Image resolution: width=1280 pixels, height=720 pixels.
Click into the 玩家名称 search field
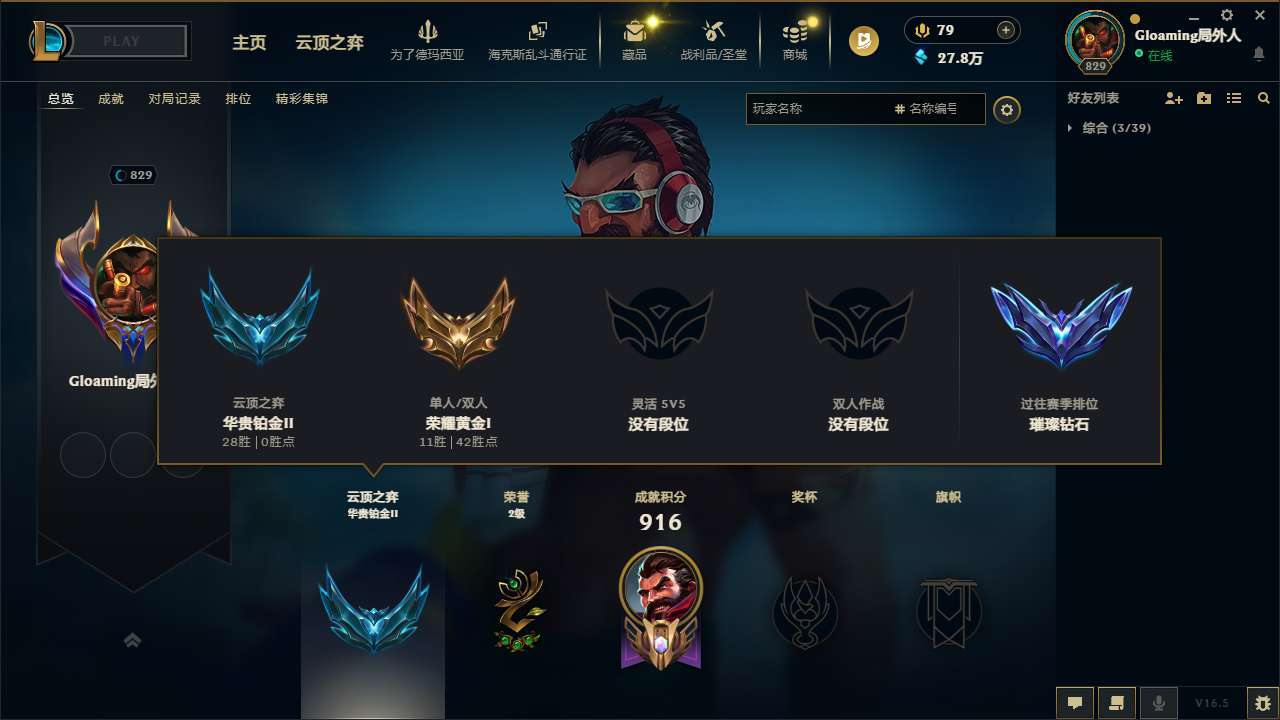click(830, 110)
